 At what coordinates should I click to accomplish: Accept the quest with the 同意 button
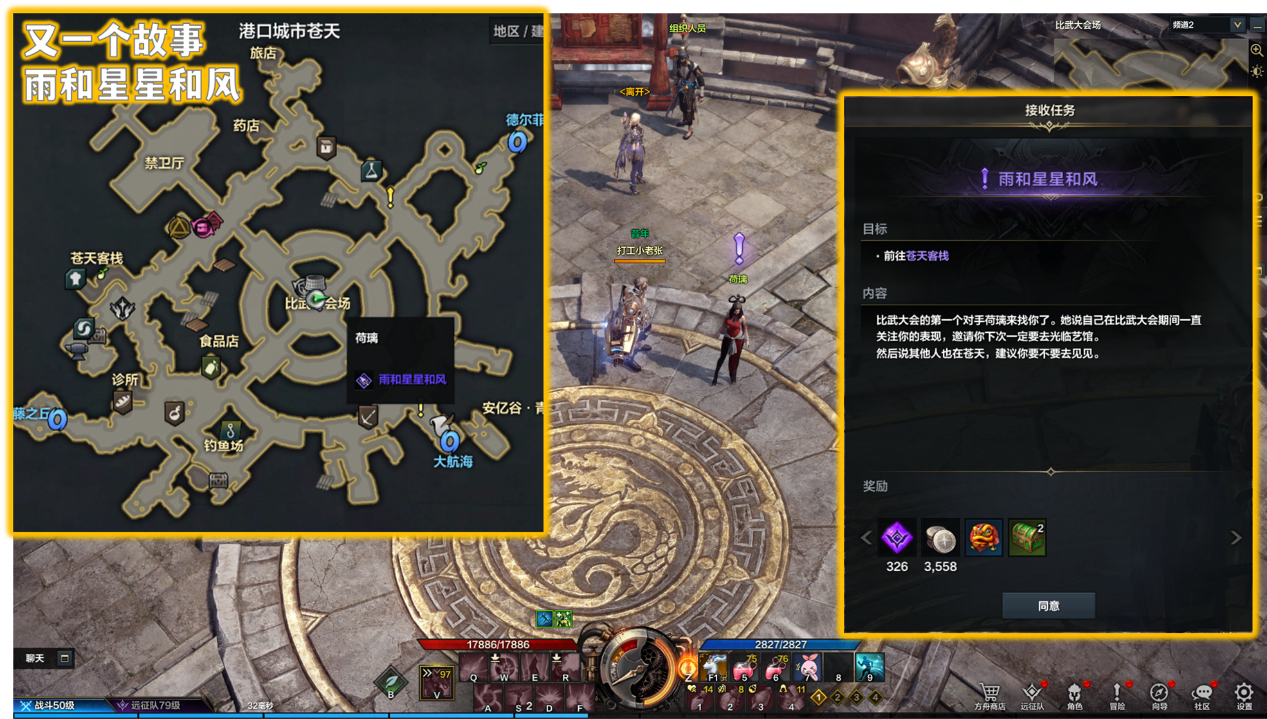click(1048, 605)
